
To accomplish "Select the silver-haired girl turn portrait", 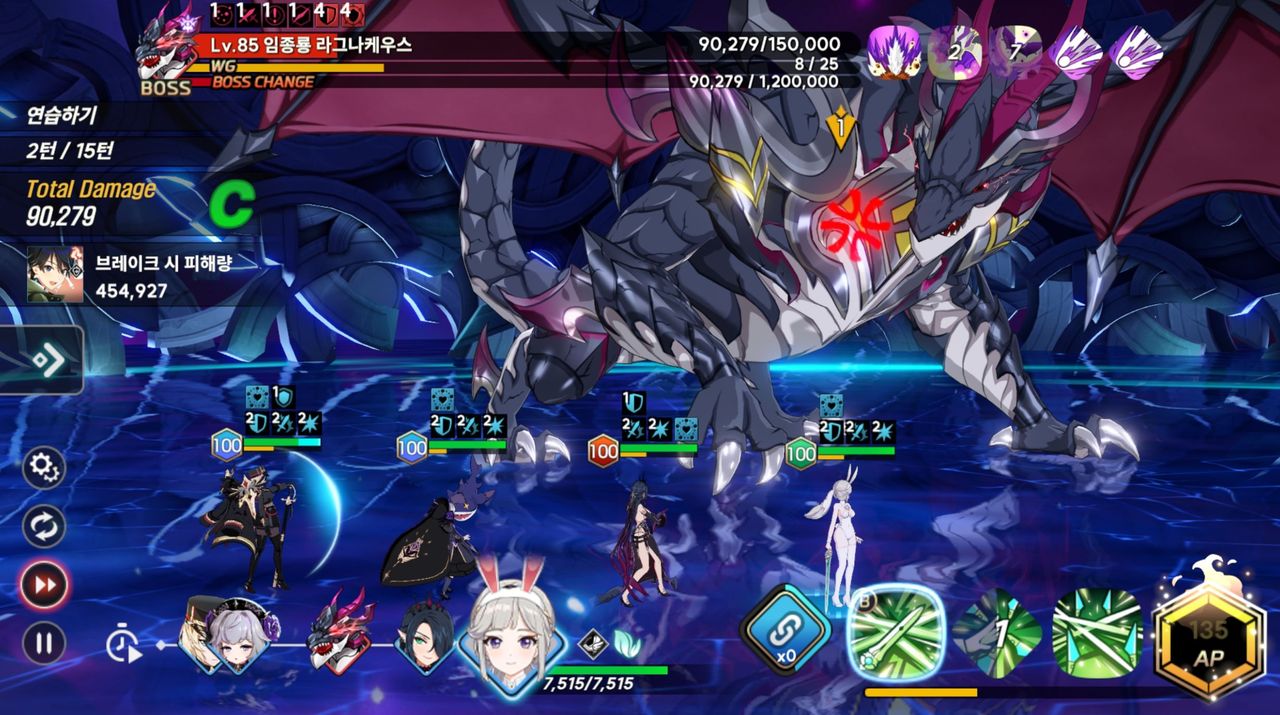I will tap(238, 635).
